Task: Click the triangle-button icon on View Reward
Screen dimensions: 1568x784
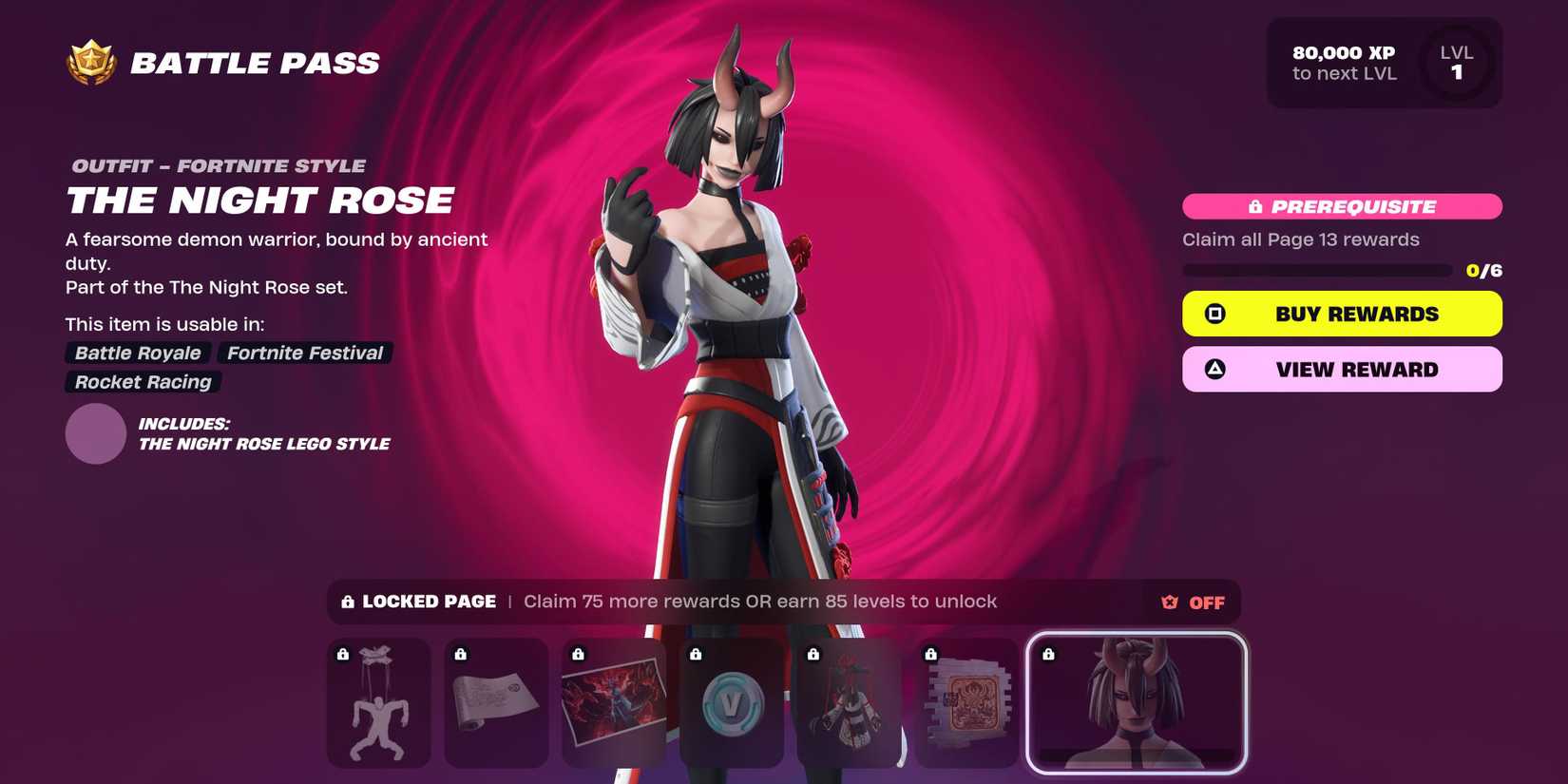Action: [x=1214, y=369]
